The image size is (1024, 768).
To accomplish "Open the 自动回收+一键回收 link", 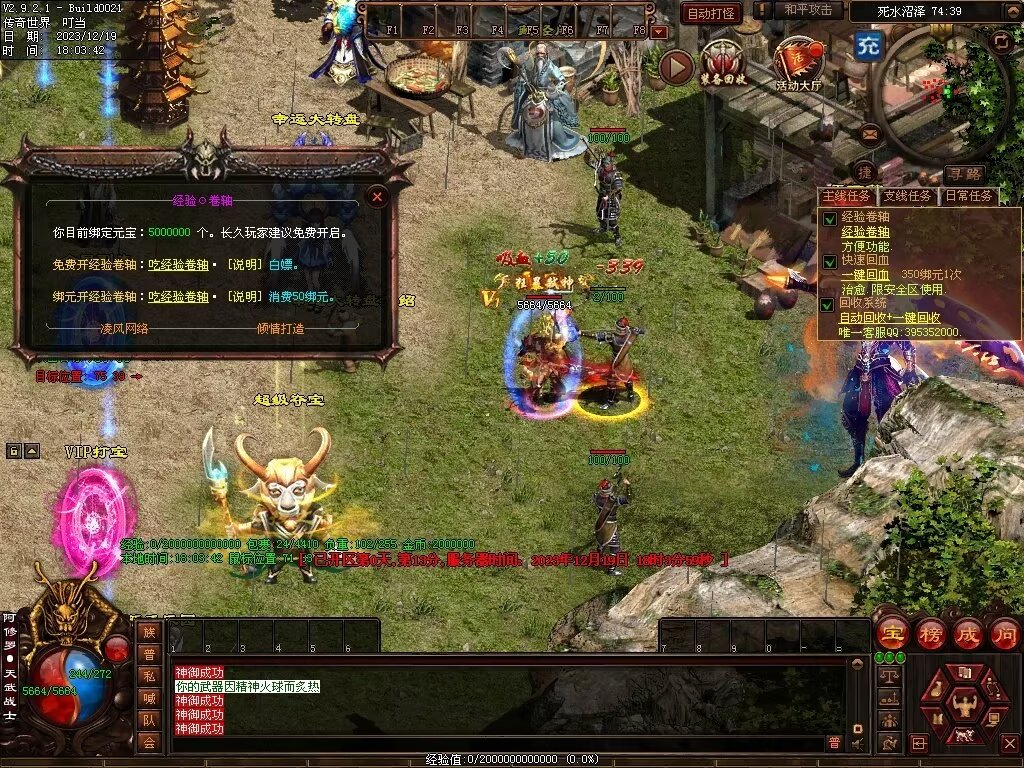I will click(x=888, y=317).
